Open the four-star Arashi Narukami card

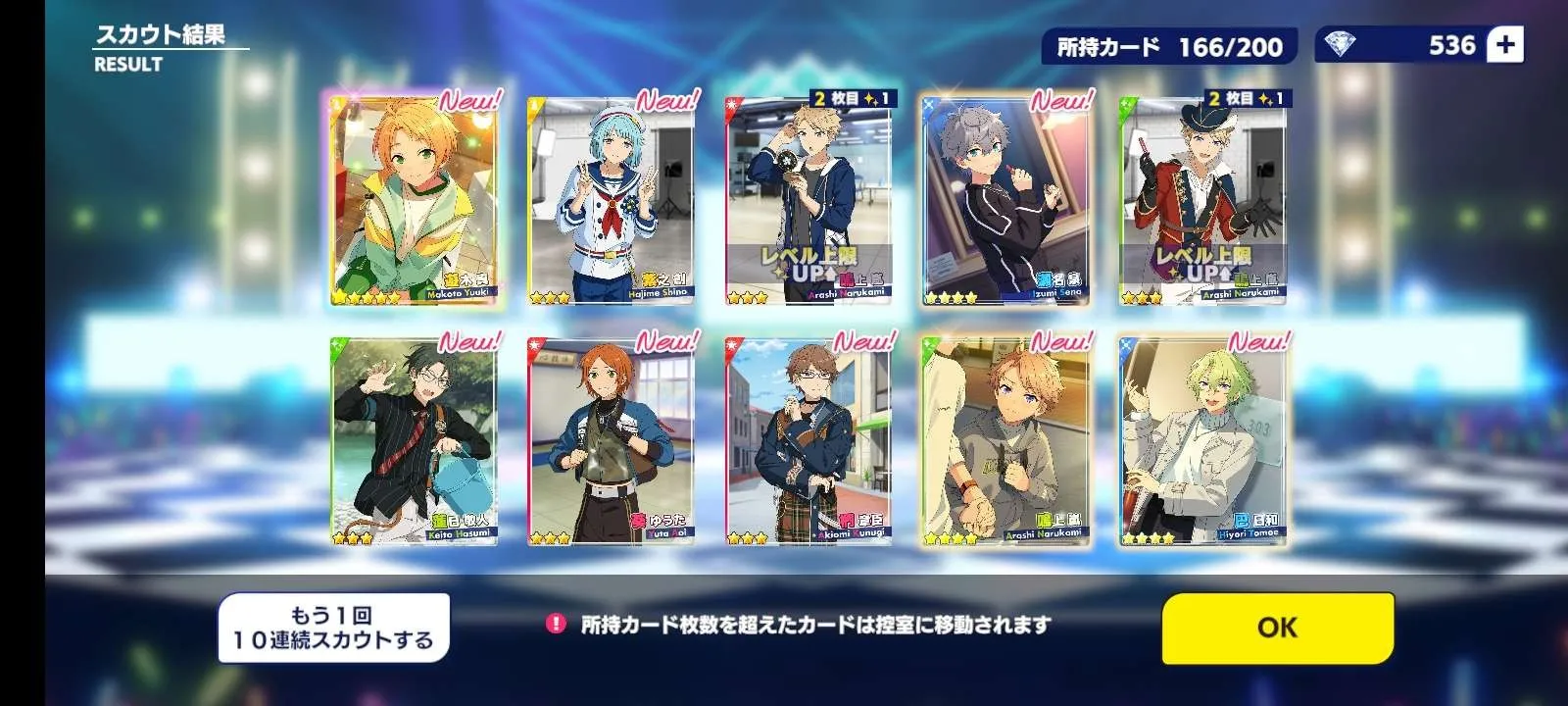pos(1004,441)
